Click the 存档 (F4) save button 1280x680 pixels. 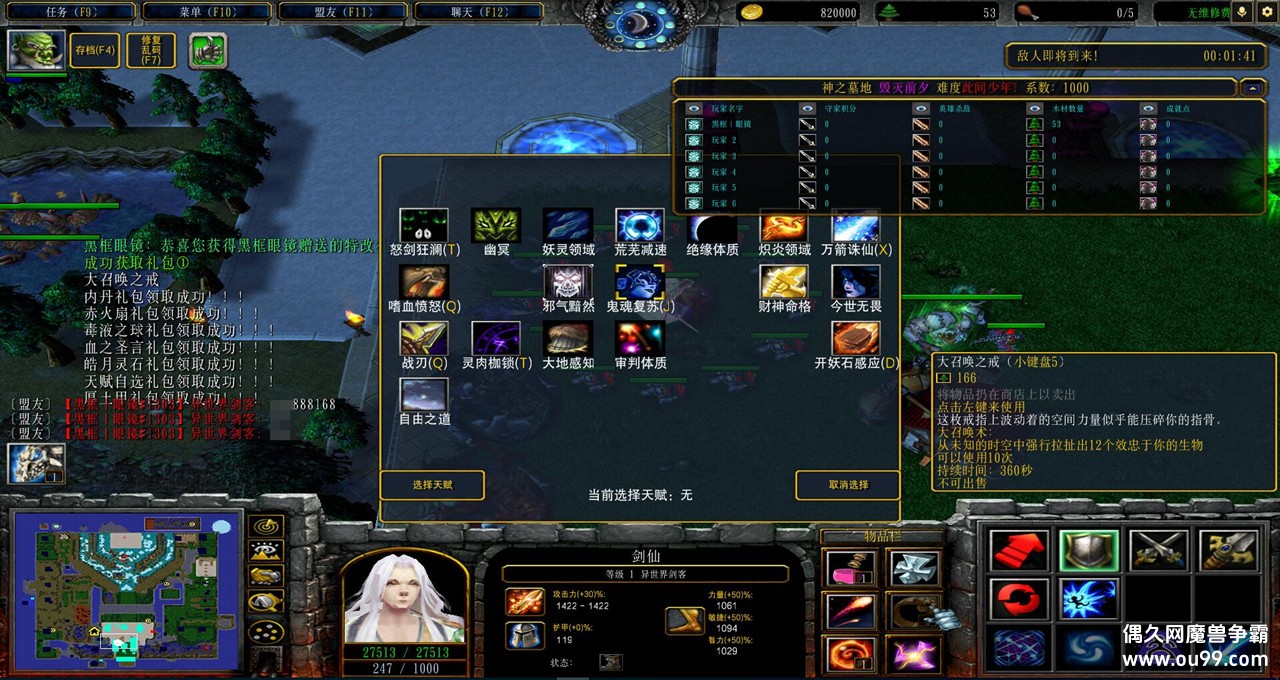(95, 50)
